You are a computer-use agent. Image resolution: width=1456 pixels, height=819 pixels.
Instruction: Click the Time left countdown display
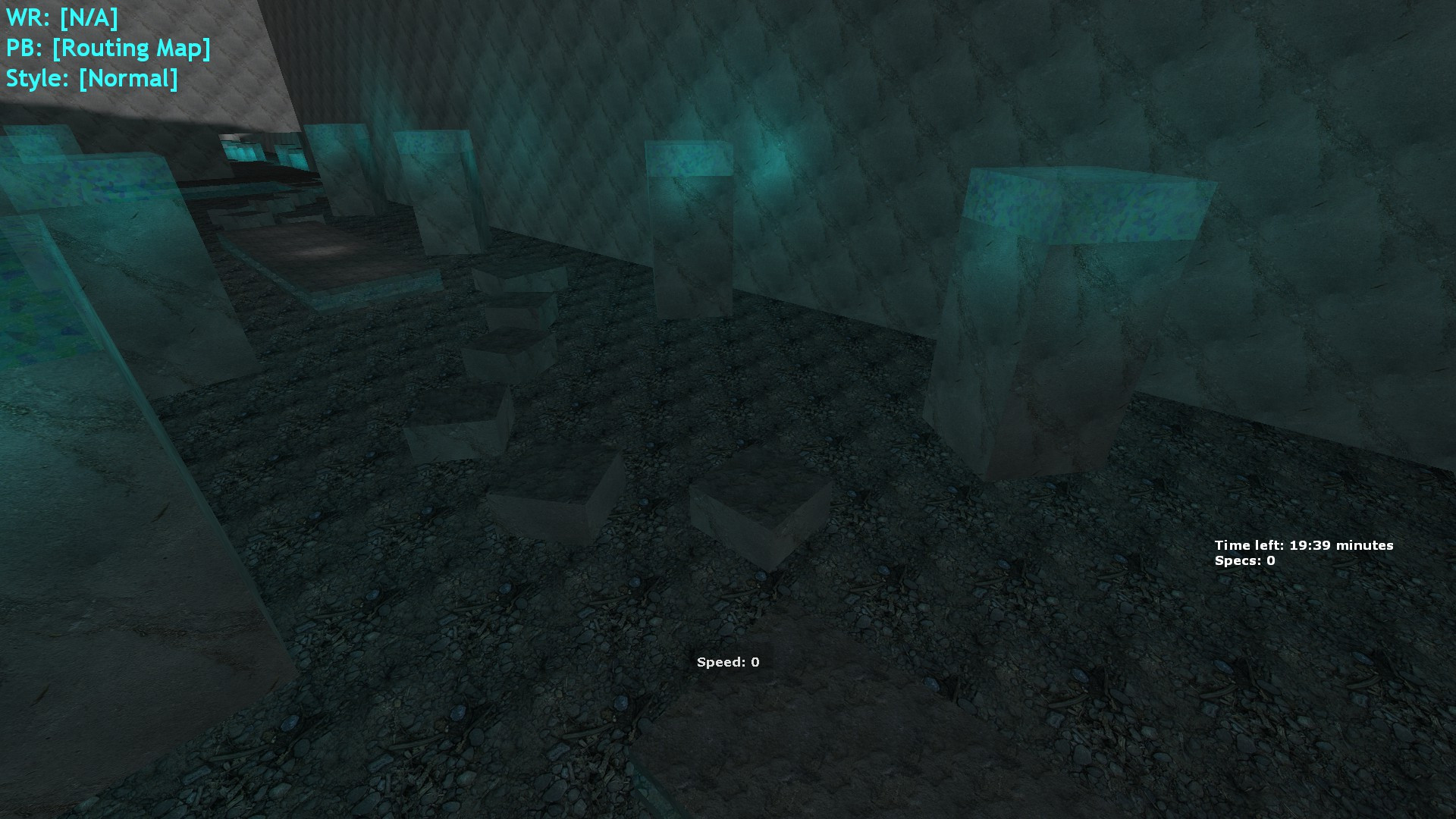[1304, 544]
